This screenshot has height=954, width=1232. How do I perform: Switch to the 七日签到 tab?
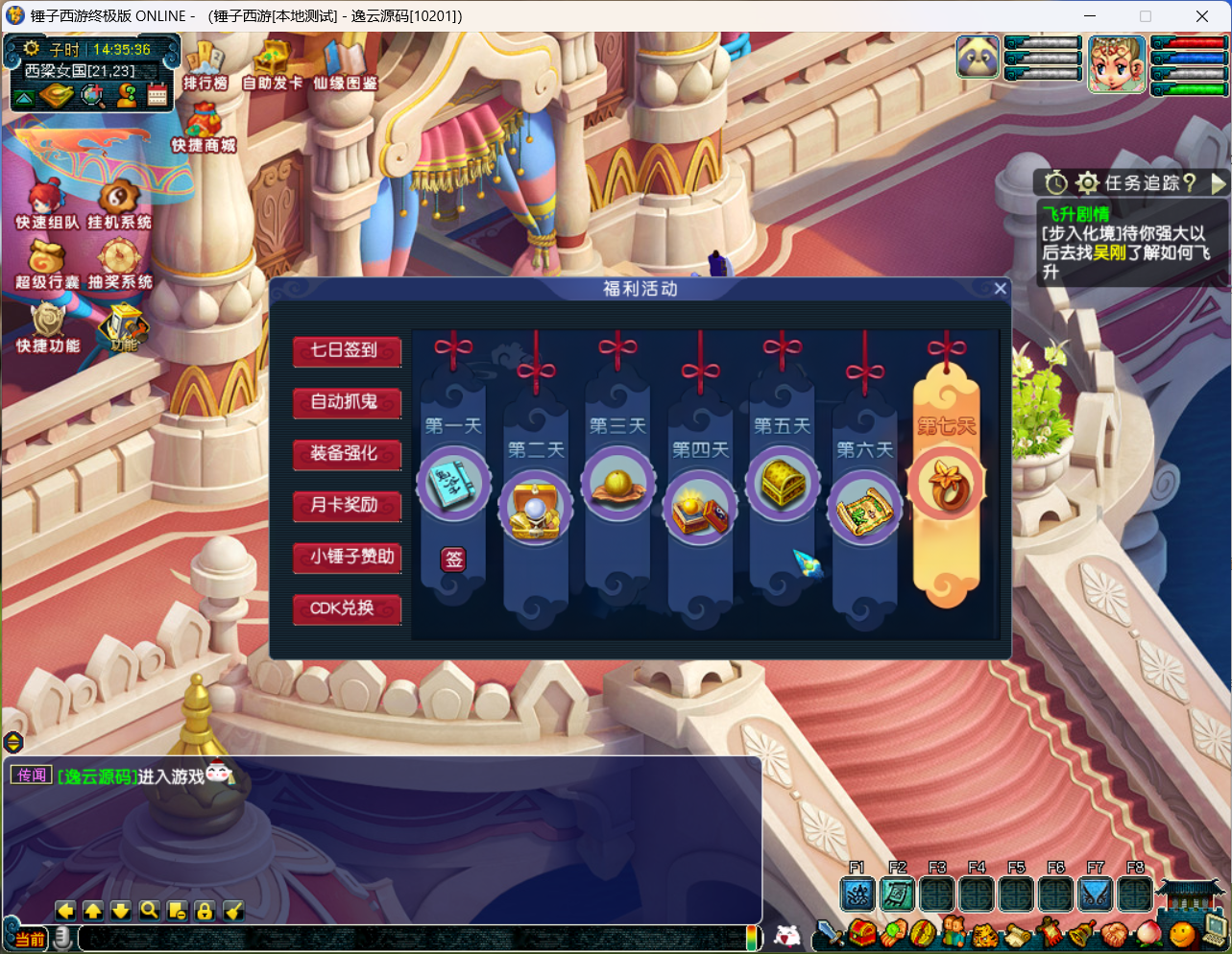pos(347,351)
